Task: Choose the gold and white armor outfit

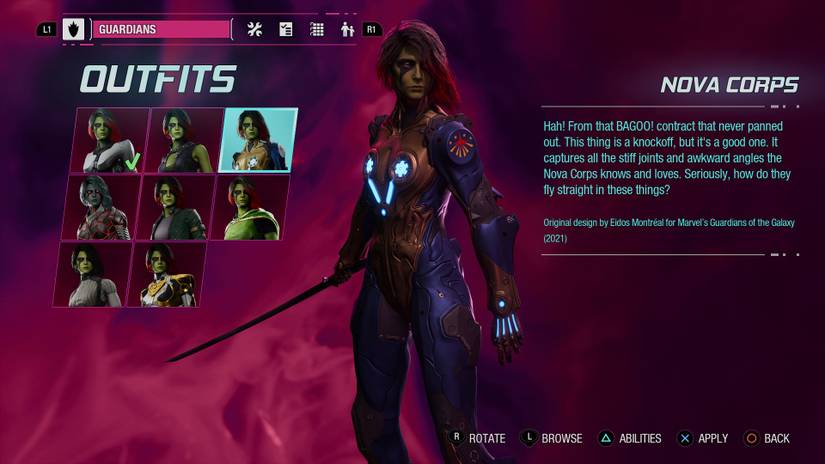Action: 167,273
